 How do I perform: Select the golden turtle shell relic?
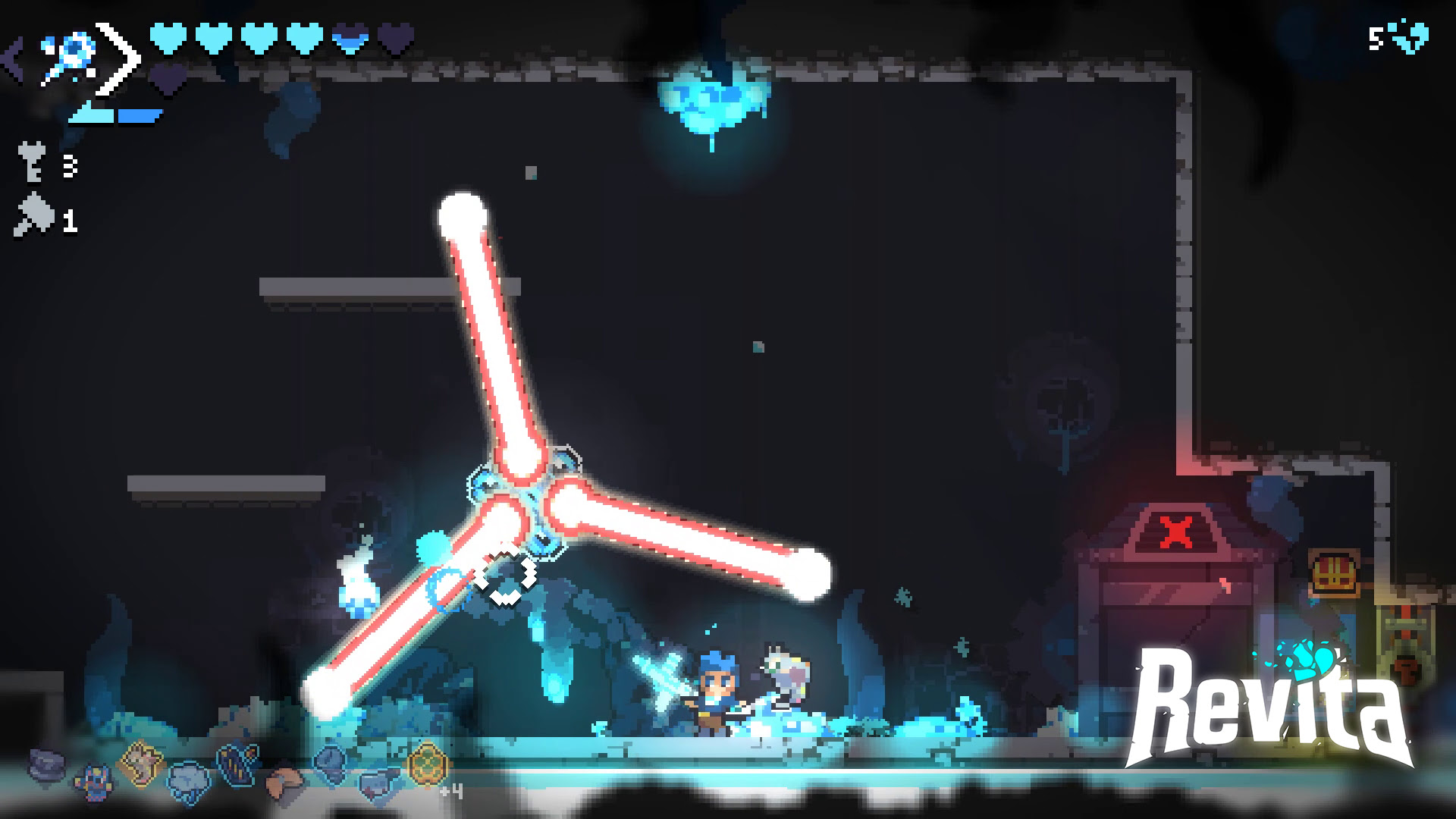tap(426, 761)
